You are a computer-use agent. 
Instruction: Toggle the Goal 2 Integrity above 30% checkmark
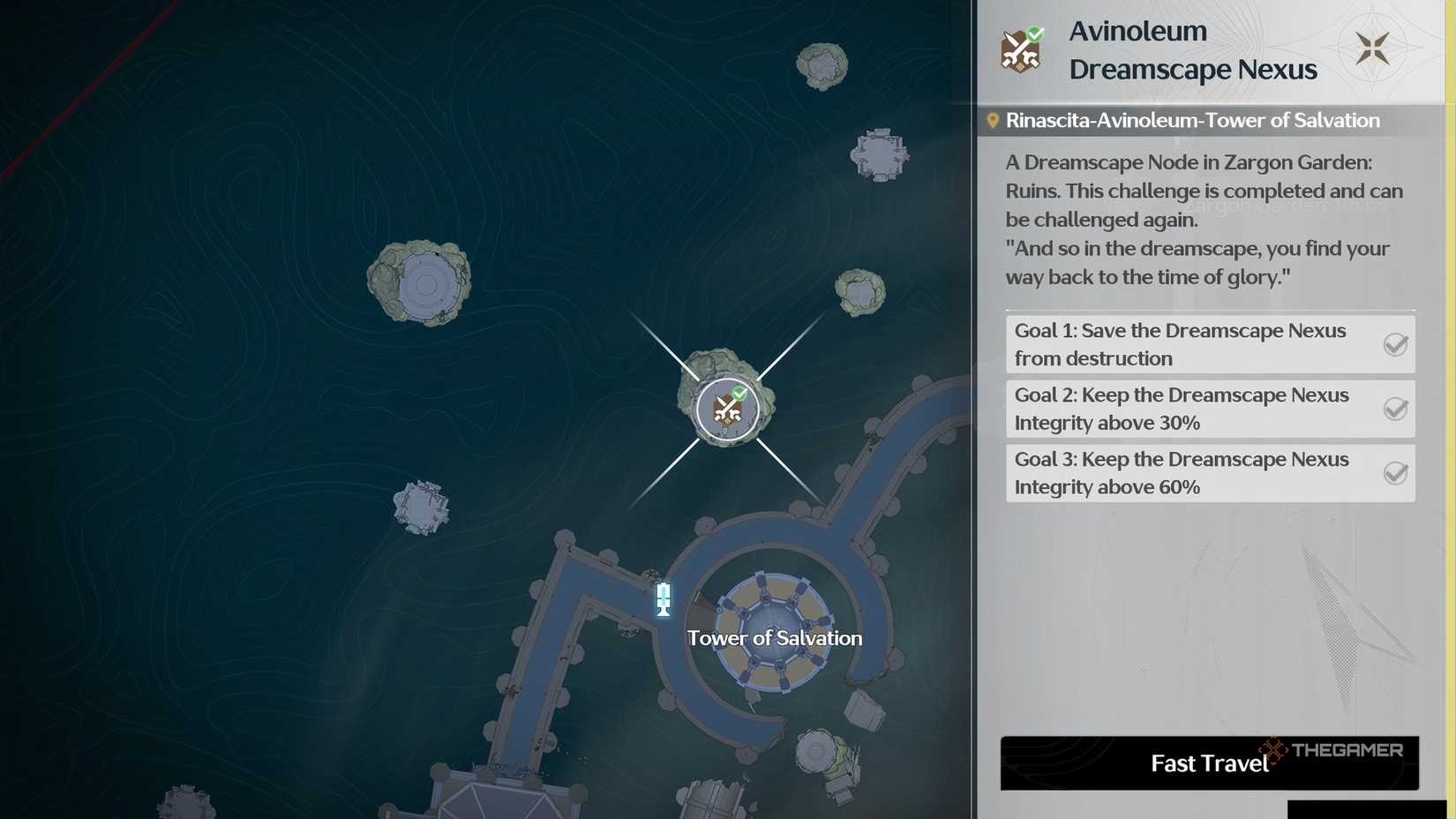[1395, 409]
